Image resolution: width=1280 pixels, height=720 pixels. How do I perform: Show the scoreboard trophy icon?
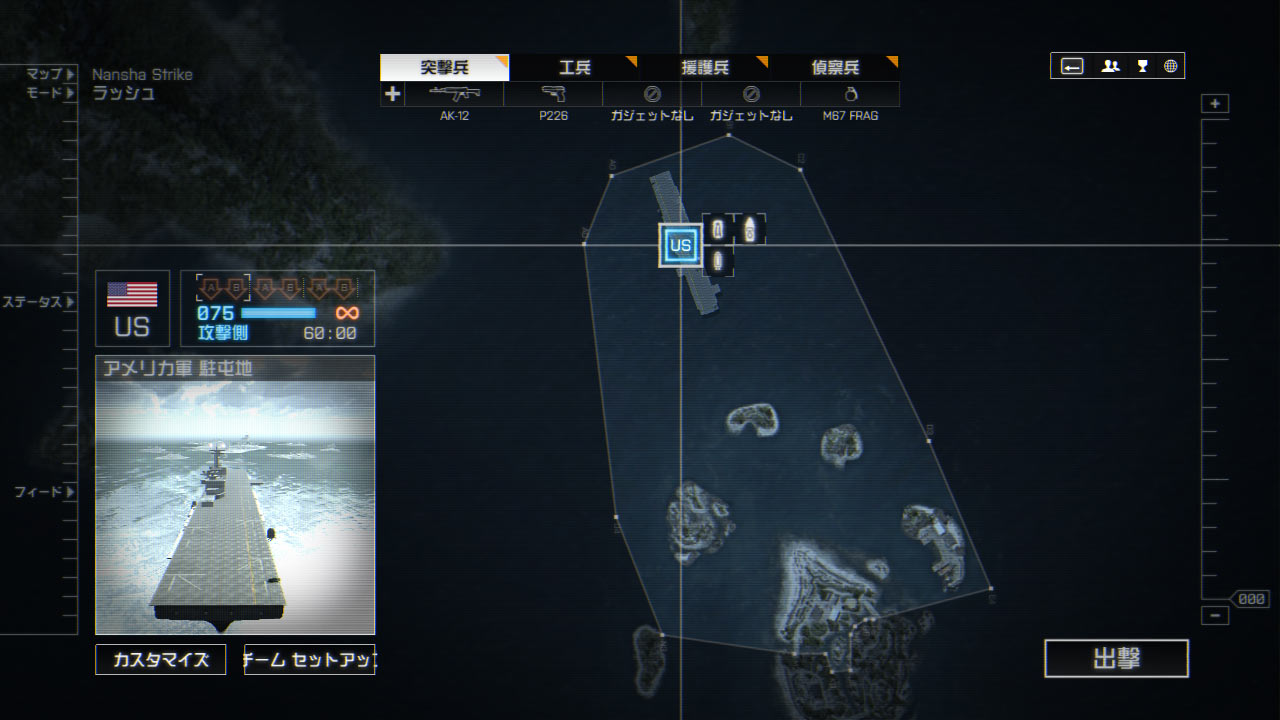coord(1142,66)
